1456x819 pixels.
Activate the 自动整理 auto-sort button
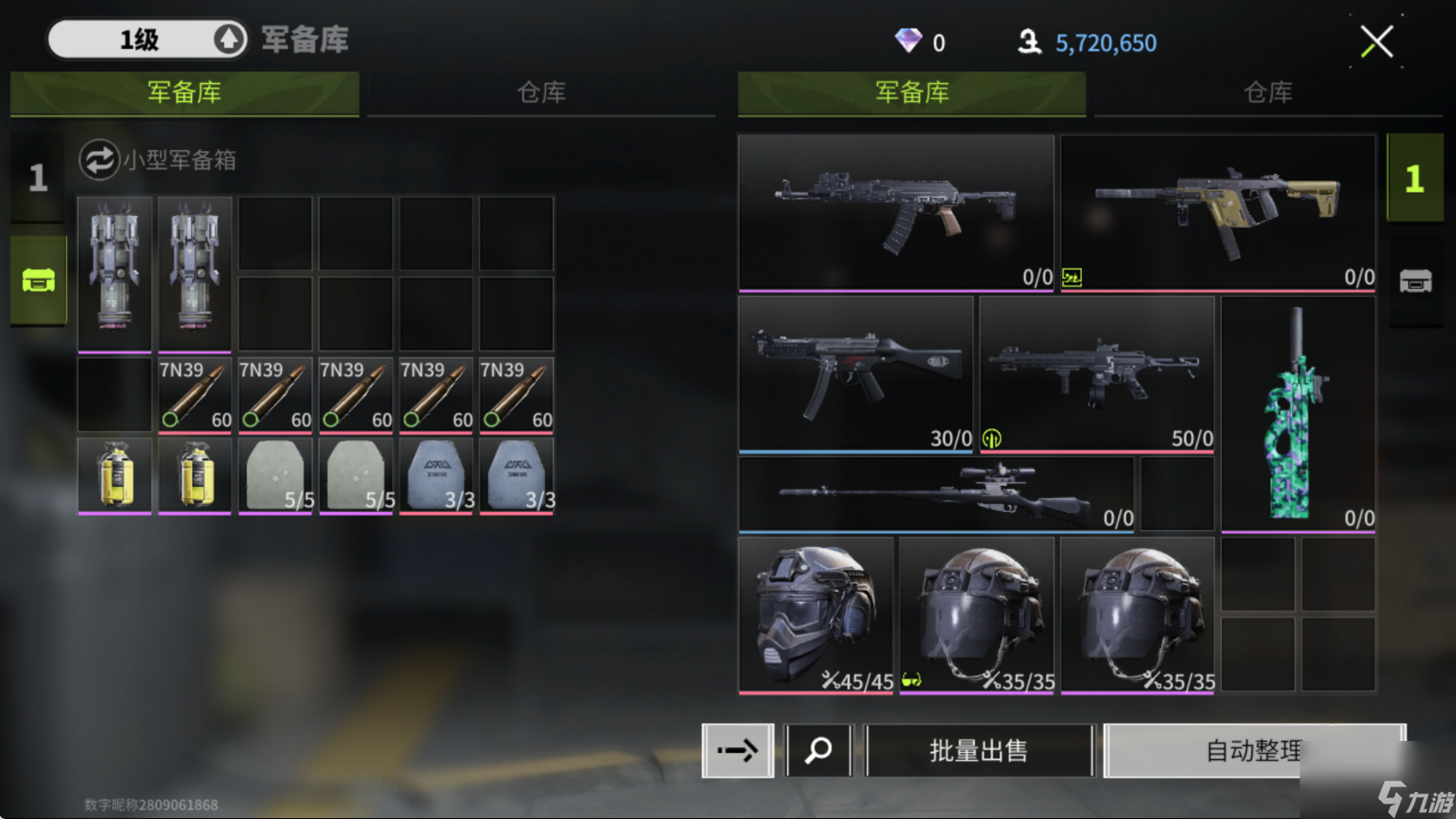pyautogui.click(x=1253, y=750)
